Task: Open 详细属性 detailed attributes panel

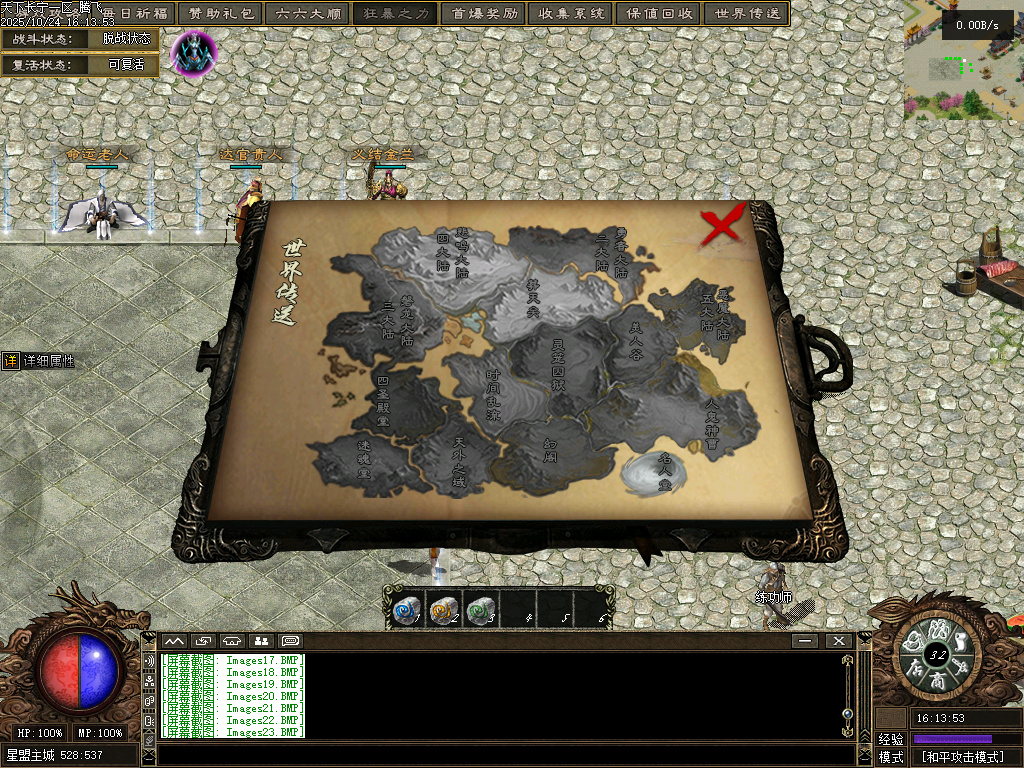Action: 38,361
